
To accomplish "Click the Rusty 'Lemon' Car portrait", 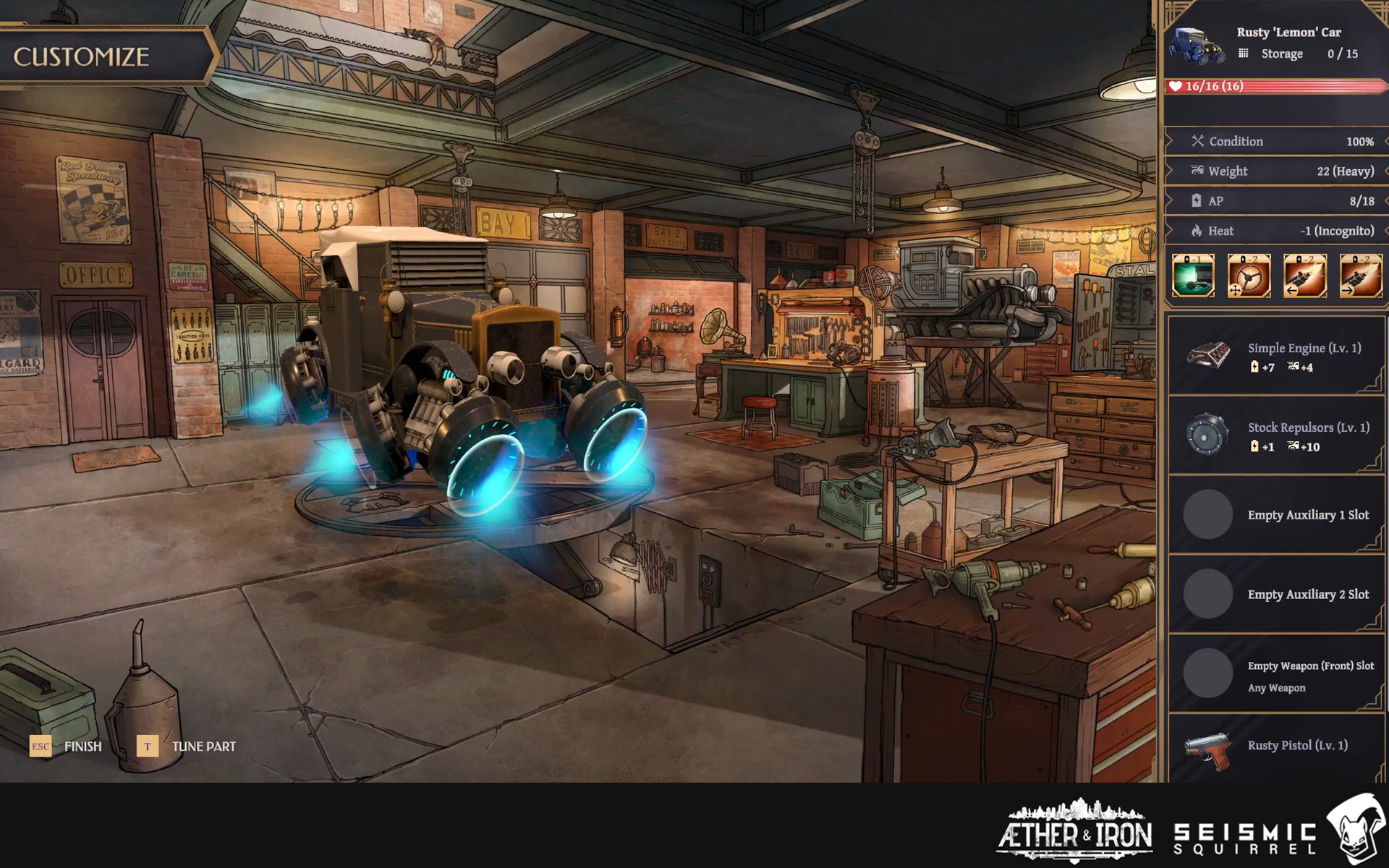I will pos(1196,45).
